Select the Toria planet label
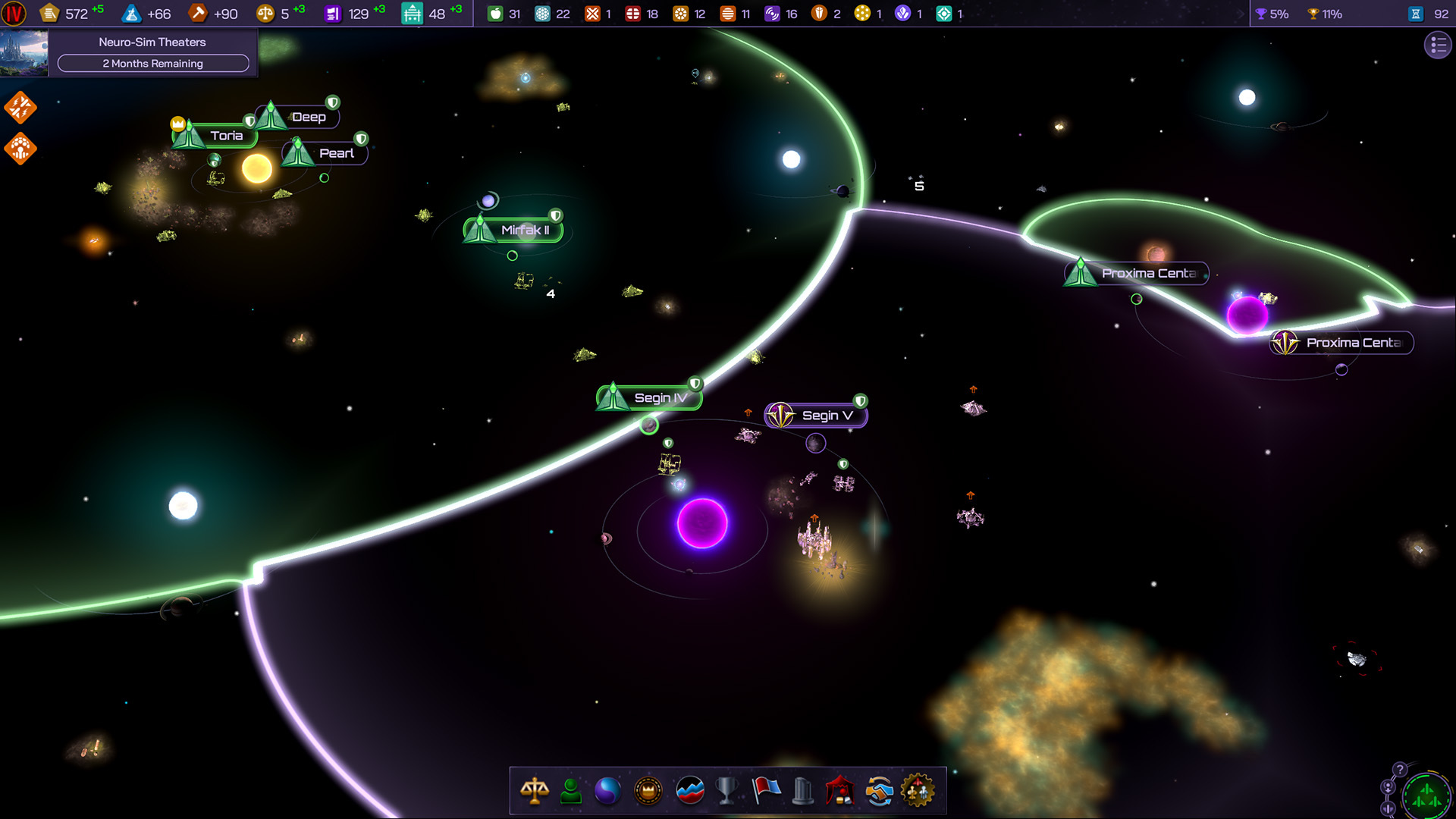 click(x=225, y=136)
